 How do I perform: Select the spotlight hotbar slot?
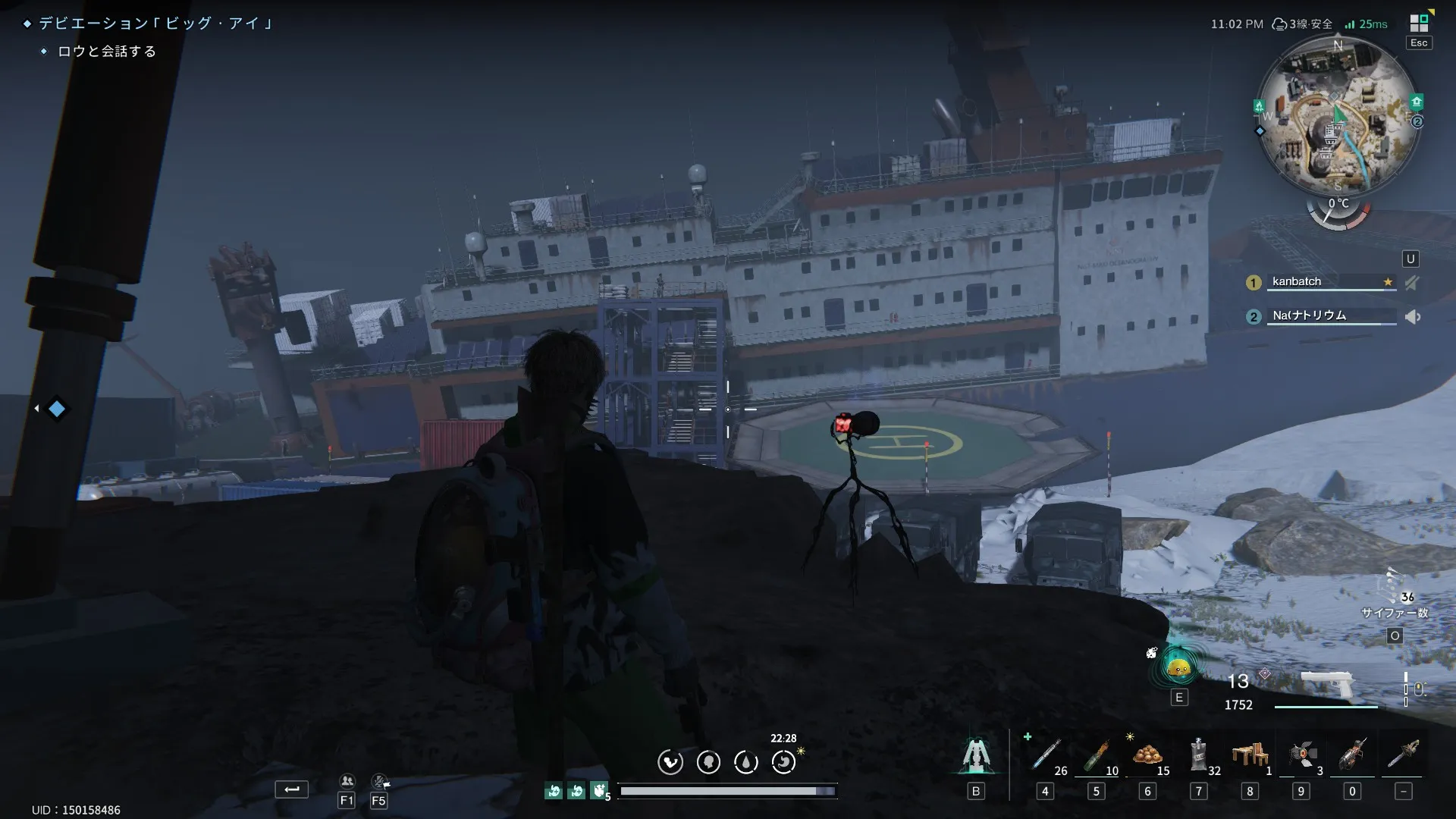1301,755
